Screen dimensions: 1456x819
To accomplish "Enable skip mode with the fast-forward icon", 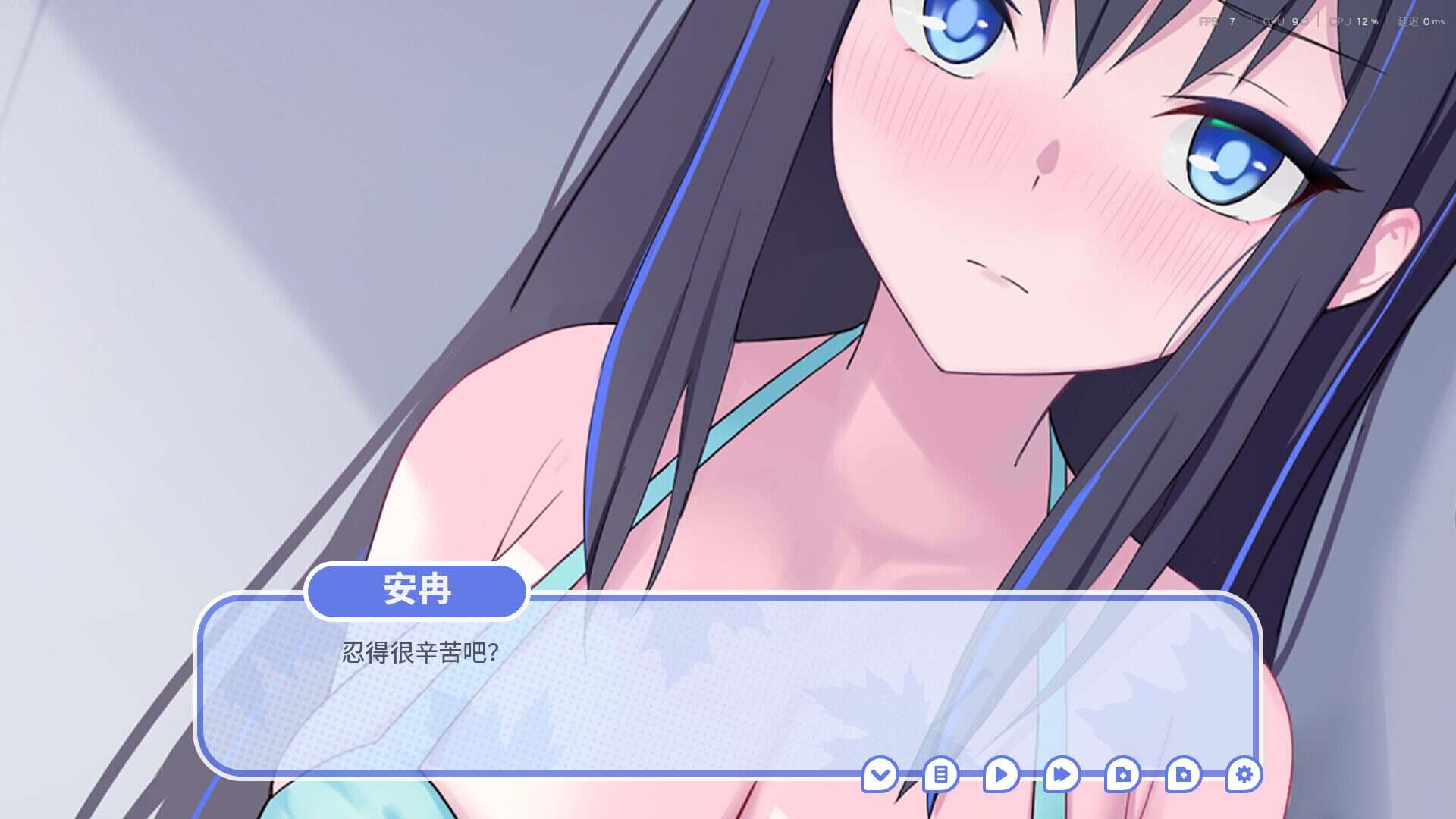I will 1062,776.
